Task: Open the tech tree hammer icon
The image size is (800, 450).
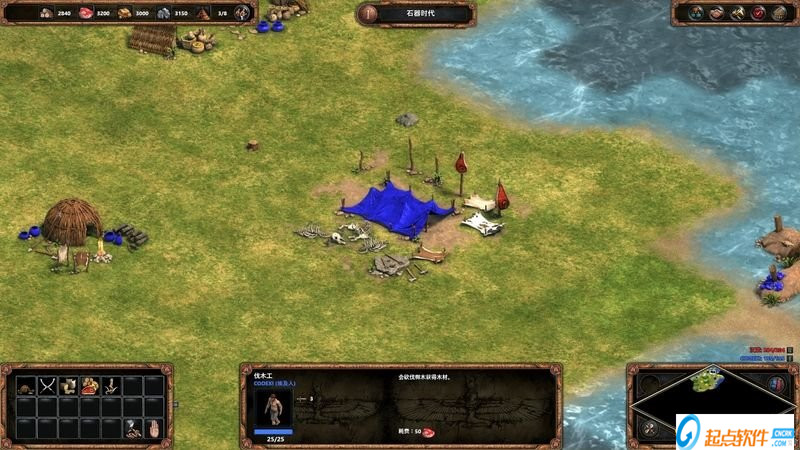Action: pos(737,13)
